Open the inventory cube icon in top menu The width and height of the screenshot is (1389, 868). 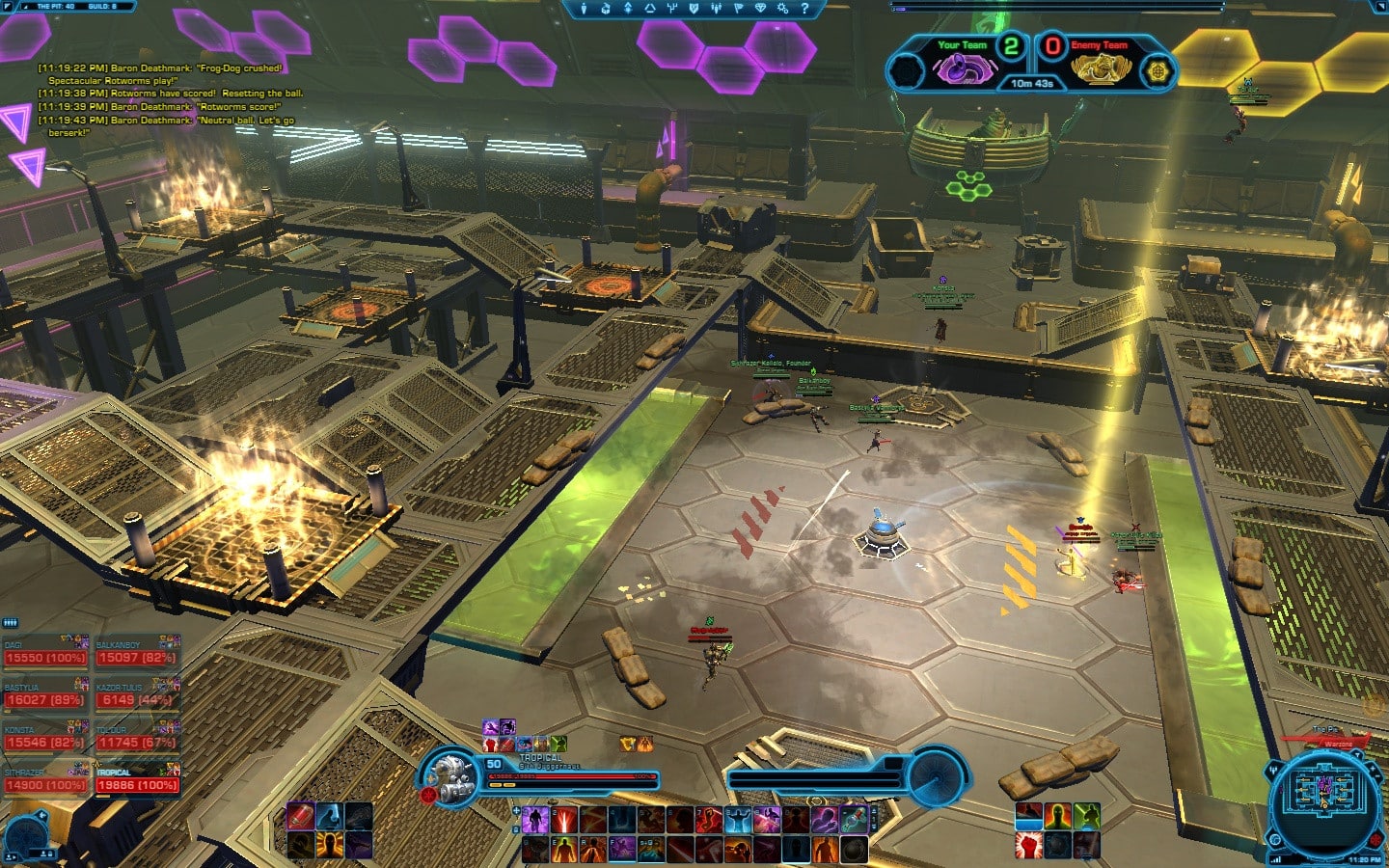point(605,9)
